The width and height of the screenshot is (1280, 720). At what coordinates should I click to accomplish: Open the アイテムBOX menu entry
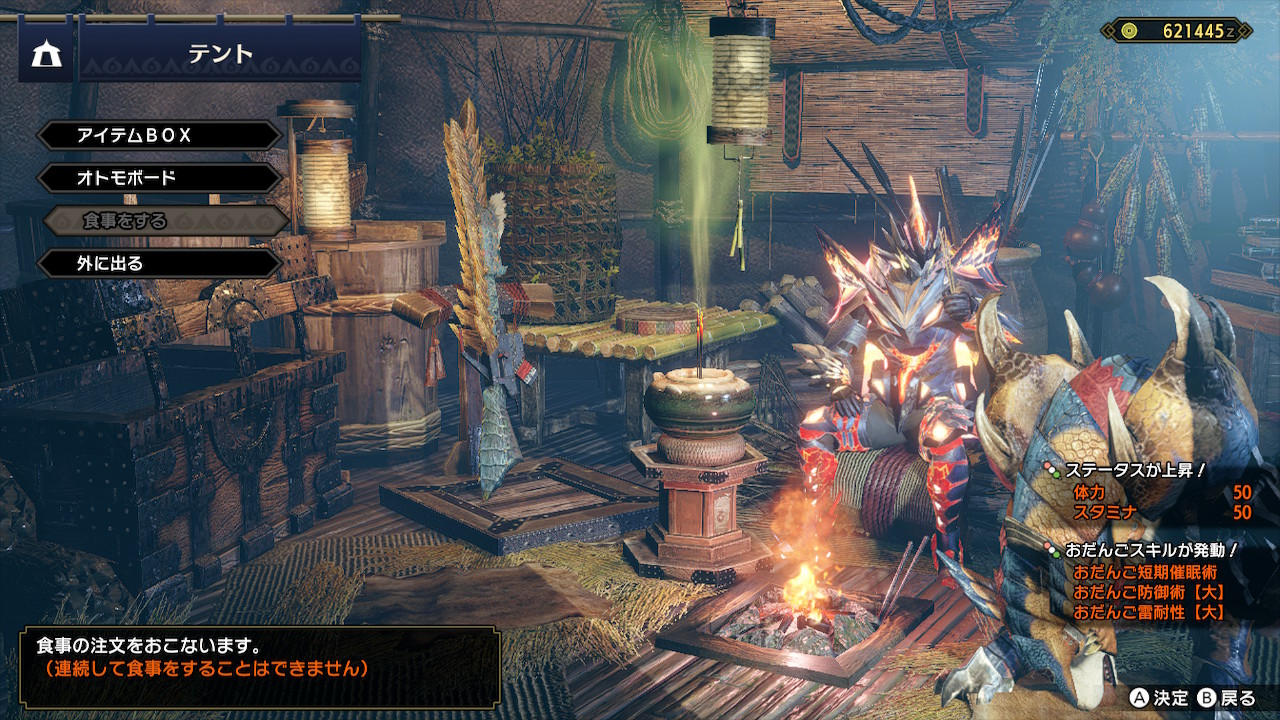point(160,135)
